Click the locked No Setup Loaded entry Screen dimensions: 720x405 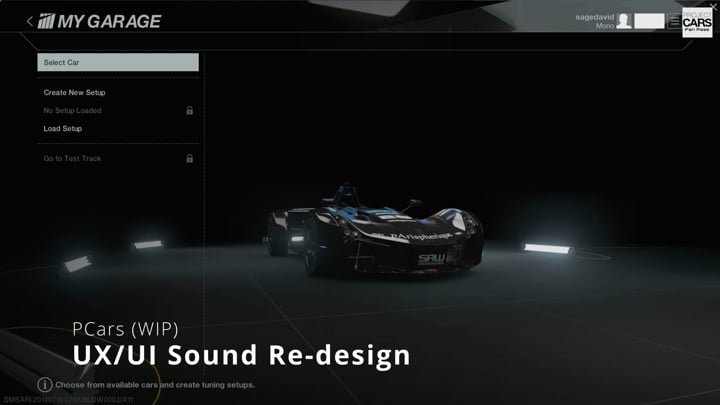[x=73, y=111]
